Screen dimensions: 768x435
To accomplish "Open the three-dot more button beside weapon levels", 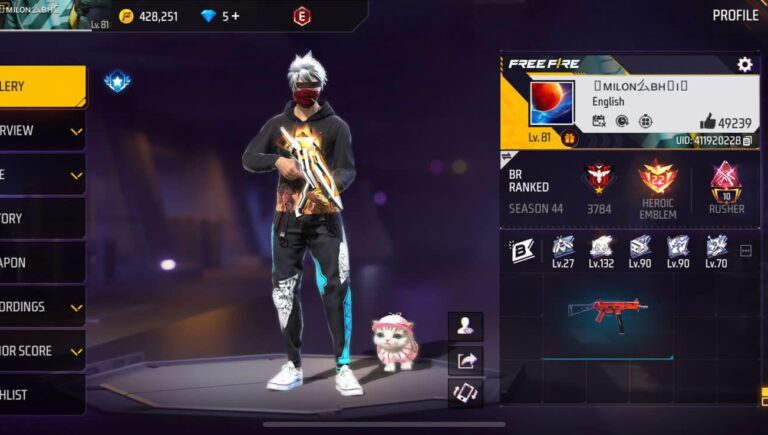I will (745, 251).
